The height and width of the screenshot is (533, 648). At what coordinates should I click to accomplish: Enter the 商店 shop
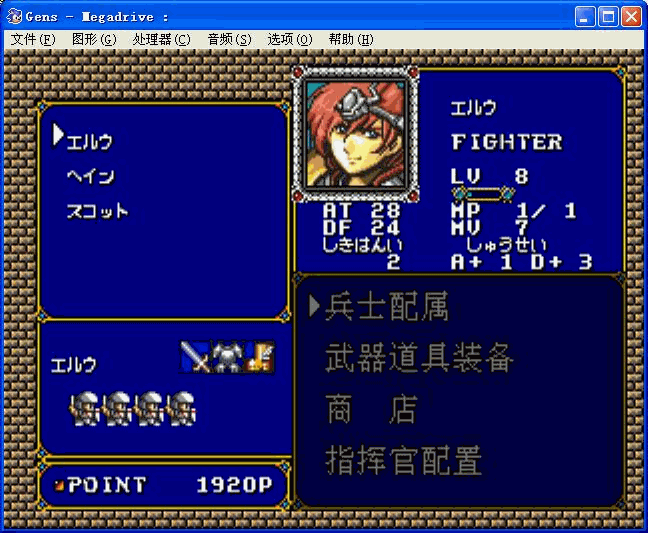pyautogui.click(x=370, y=410)
